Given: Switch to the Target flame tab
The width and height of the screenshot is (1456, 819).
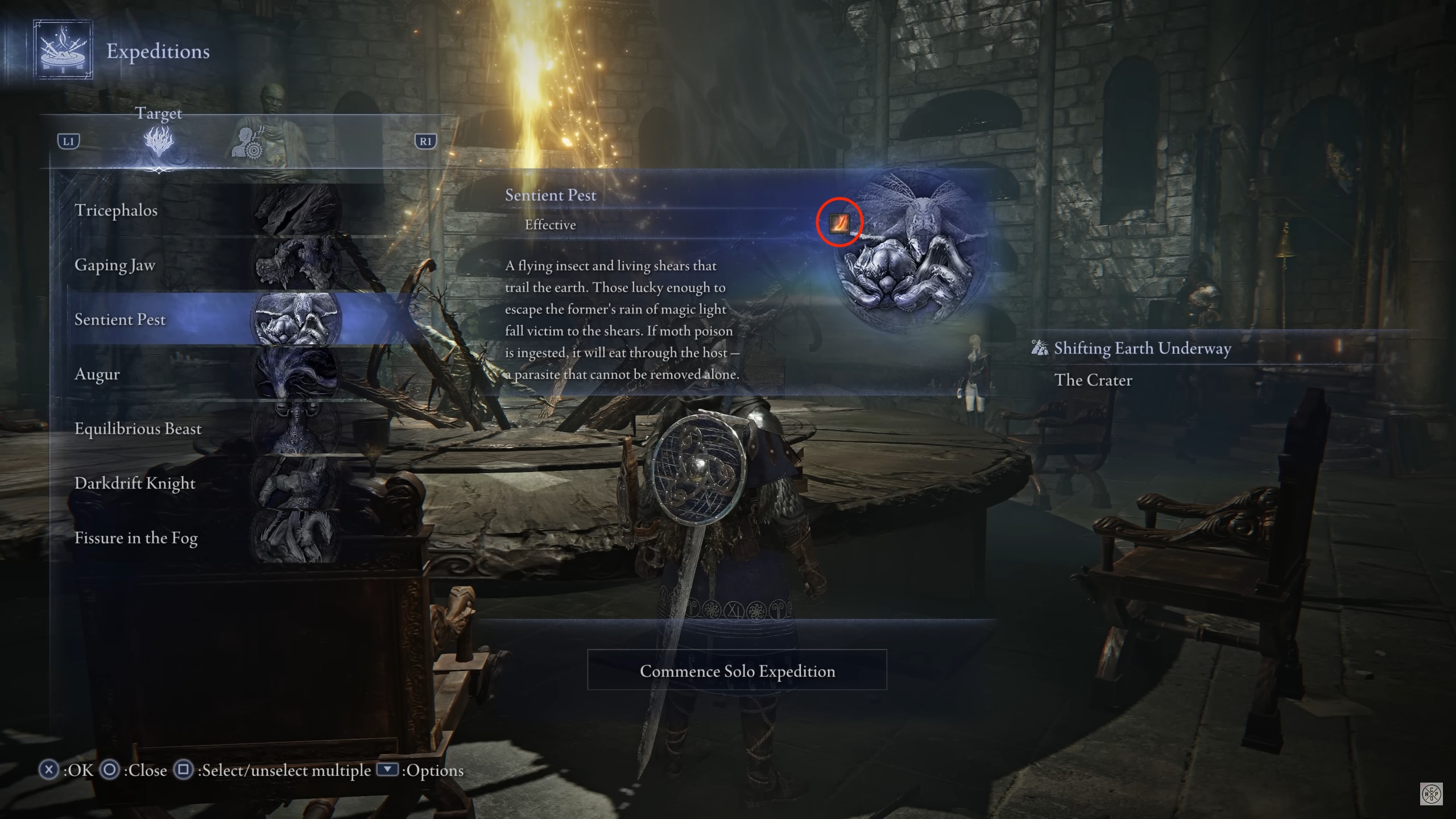Looking at the screenshot, I should coord(159,142).
